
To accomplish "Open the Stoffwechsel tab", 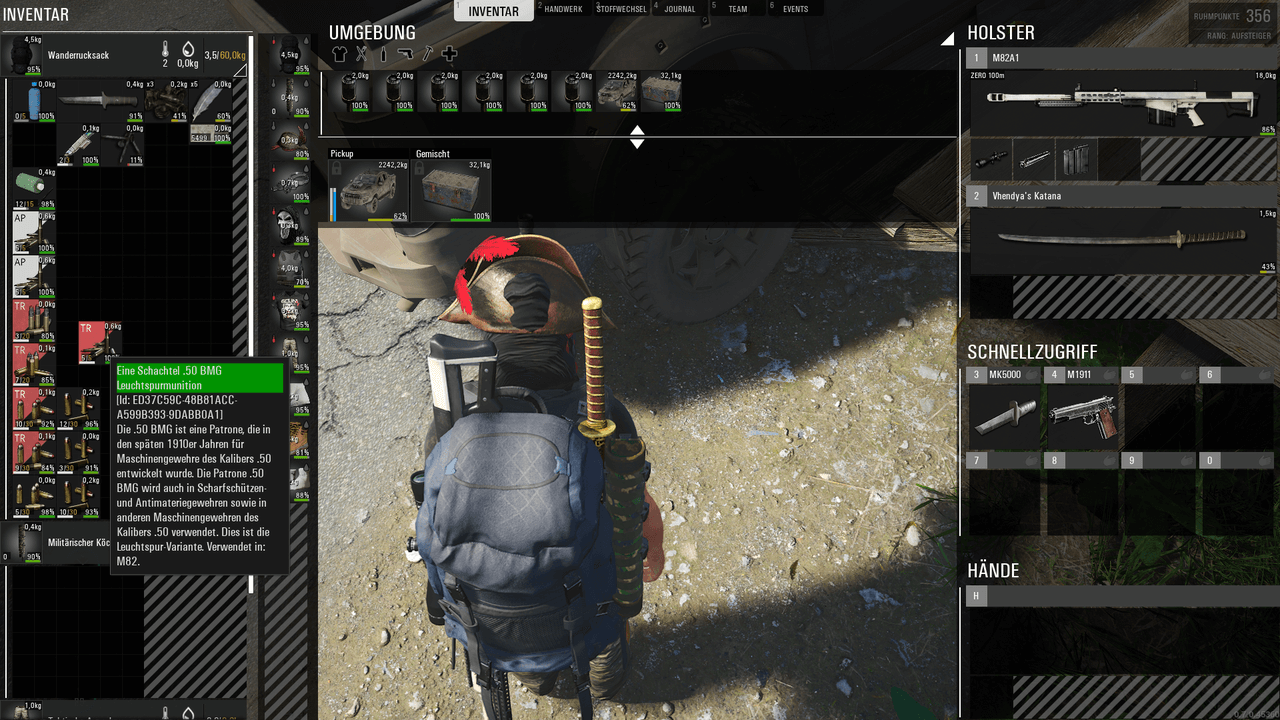I will 621,9.
